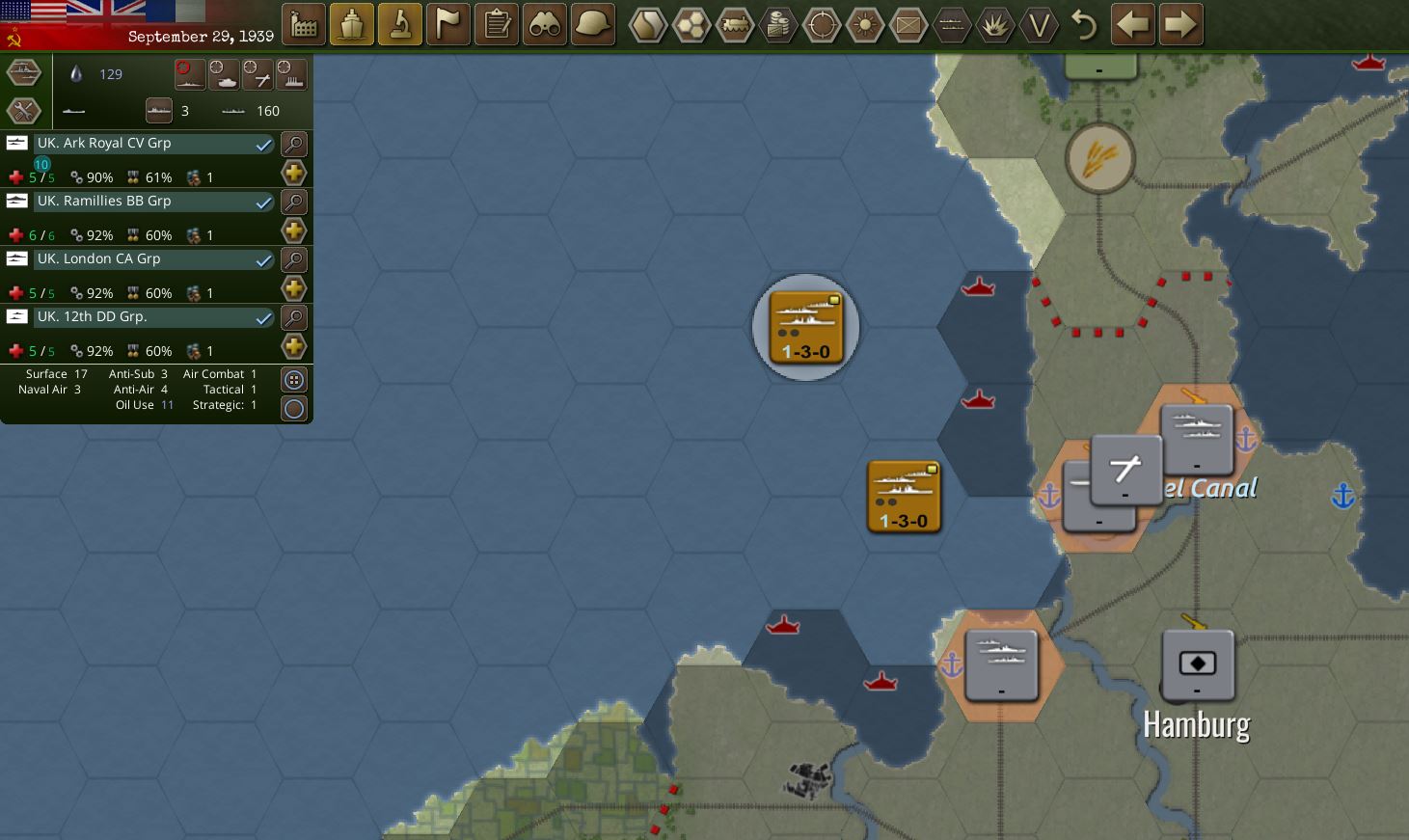Toggle the checkmark on UK. Ramillies BB Grp
This screenshot has width=1409, height=840.
point(263,202)
